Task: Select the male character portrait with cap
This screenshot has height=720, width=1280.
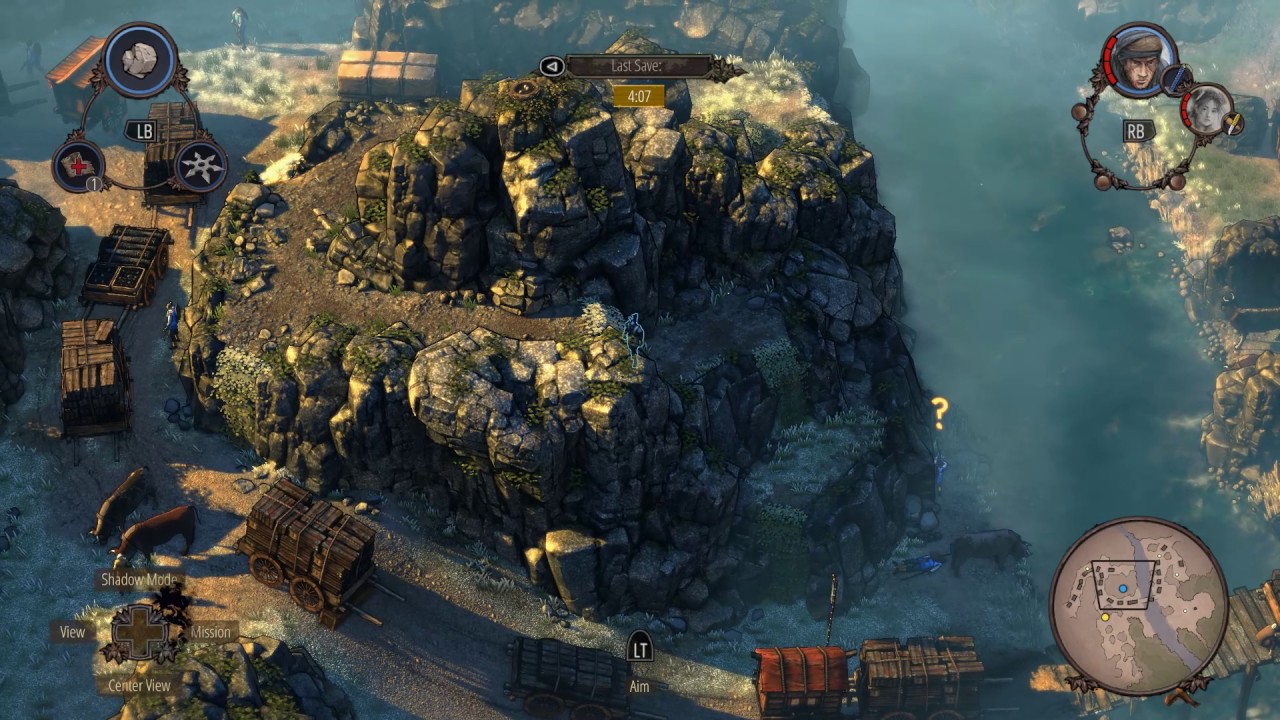Action: 1140,60
